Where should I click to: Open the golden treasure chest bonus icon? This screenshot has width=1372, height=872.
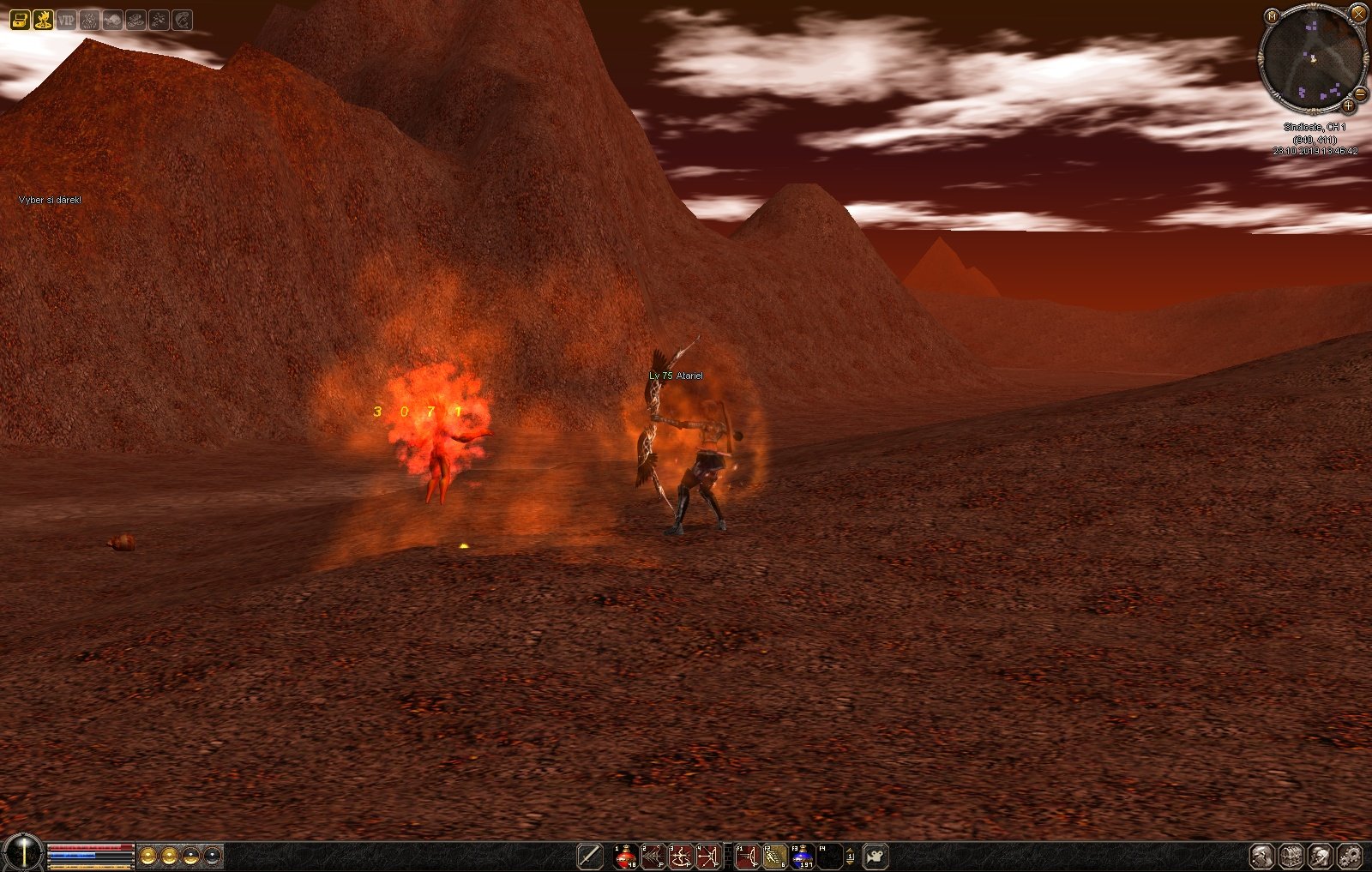[20, 20]
